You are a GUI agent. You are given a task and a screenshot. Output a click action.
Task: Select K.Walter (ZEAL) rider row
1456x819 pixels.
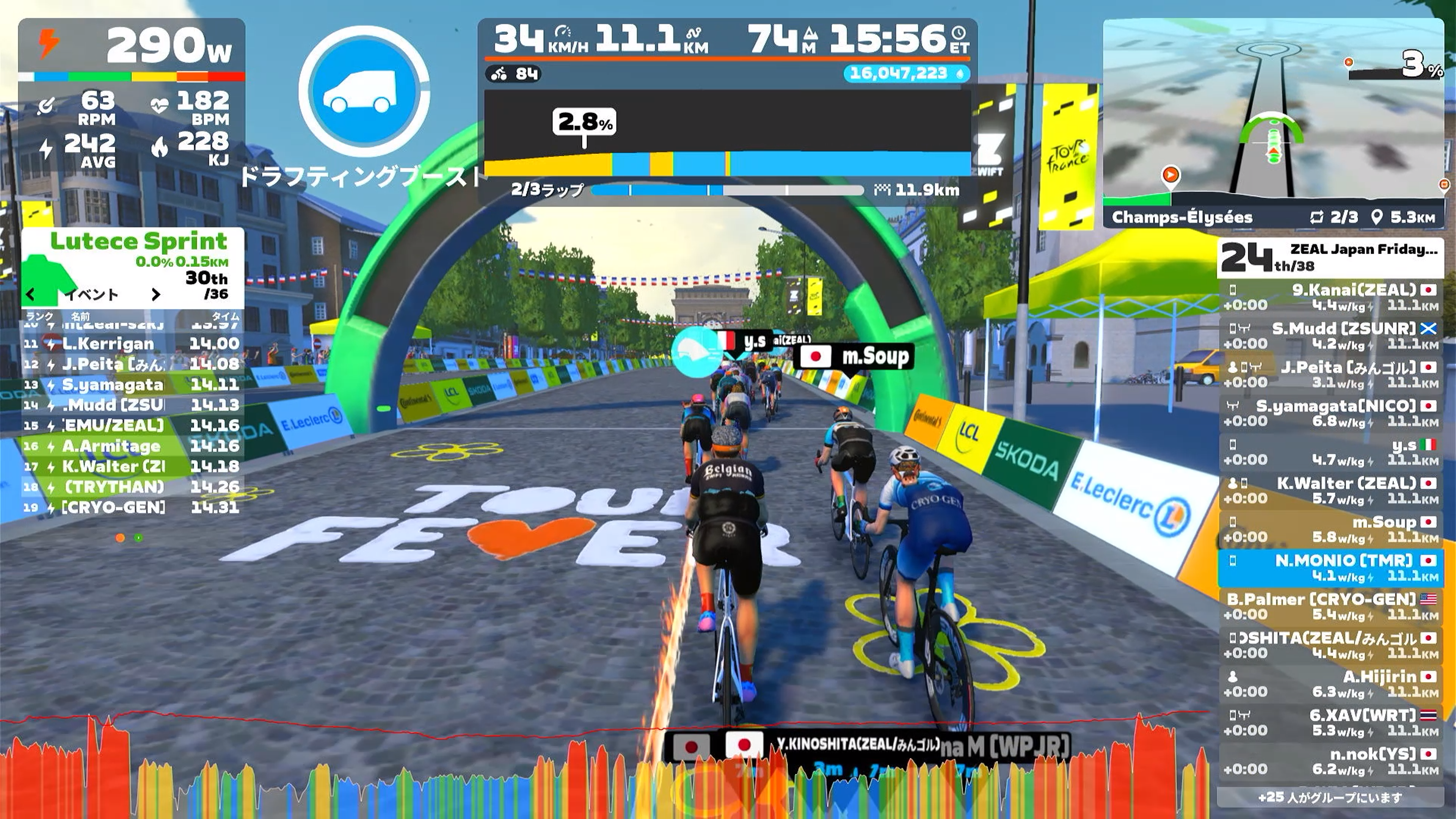[x=1330, y=491]
